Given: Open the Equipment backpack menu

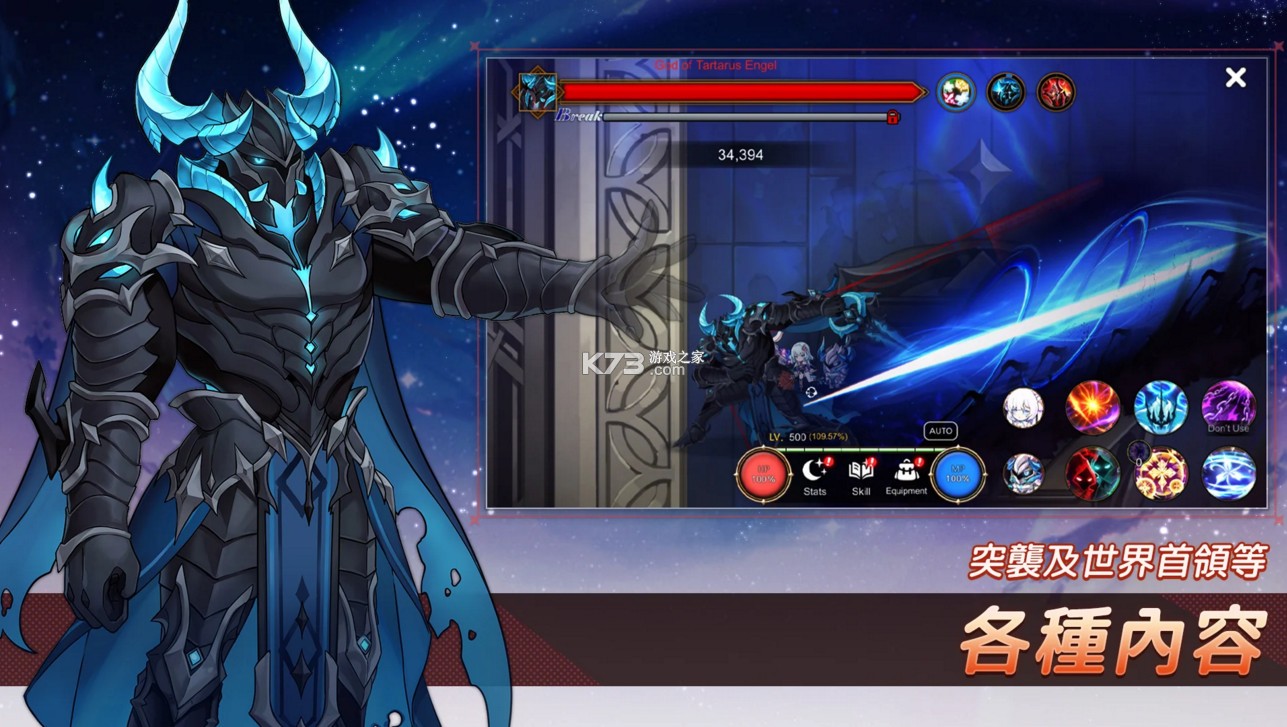Looking at the screenshot, I should [906, 474].
